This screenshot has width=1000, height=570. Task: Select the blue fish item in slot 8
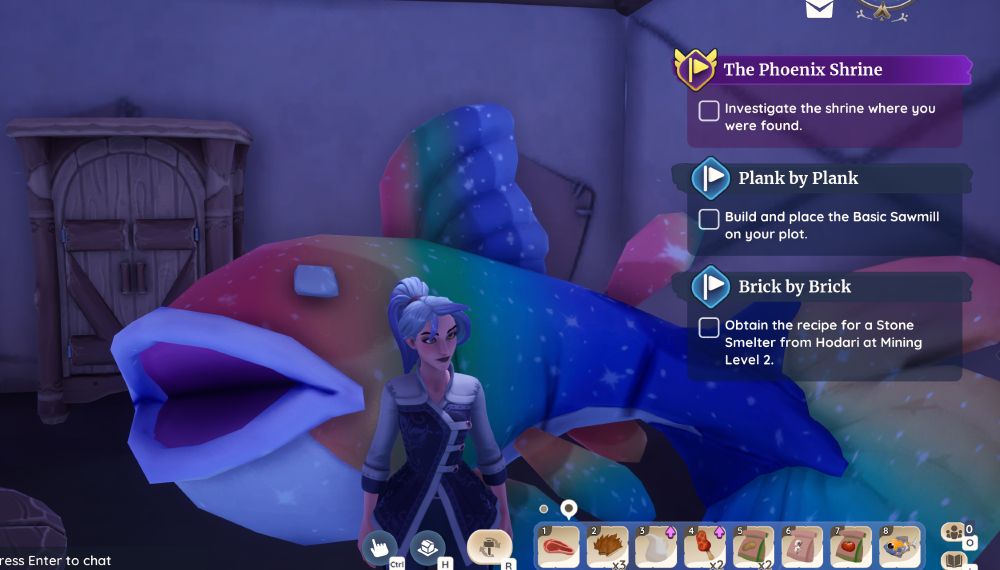point(900,547)
